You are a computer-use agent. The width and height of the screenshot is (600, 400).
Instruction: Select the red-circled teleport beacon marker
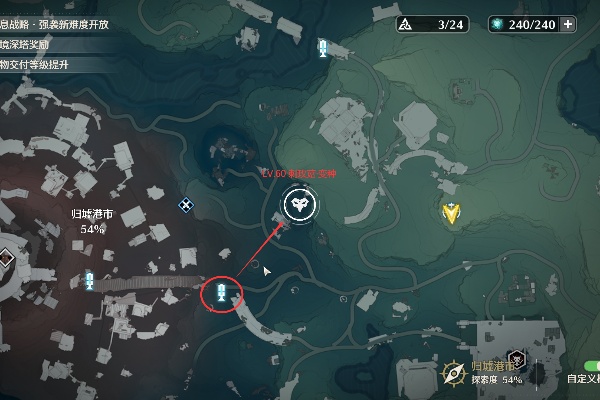222,293
